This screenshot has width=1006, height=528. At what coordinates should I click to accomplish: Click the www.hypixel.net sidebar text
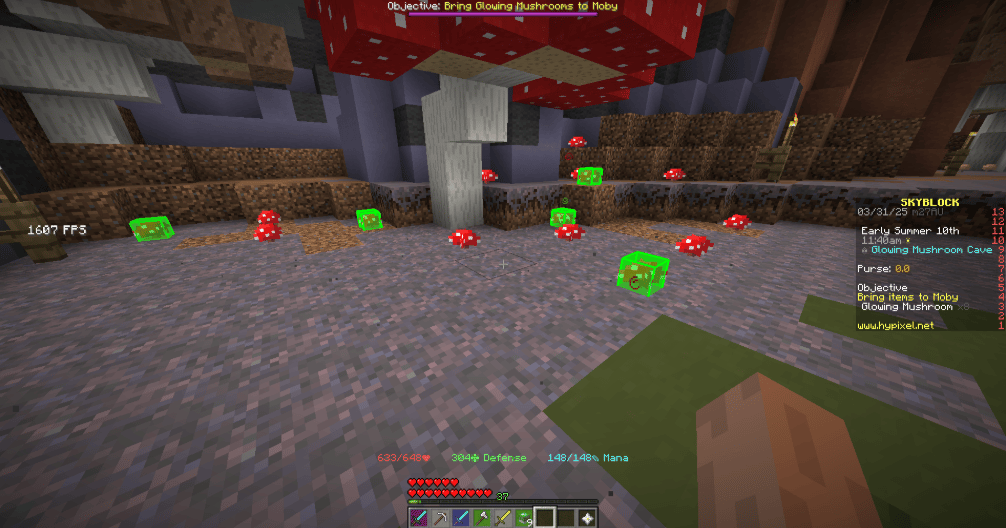[895, 326]
